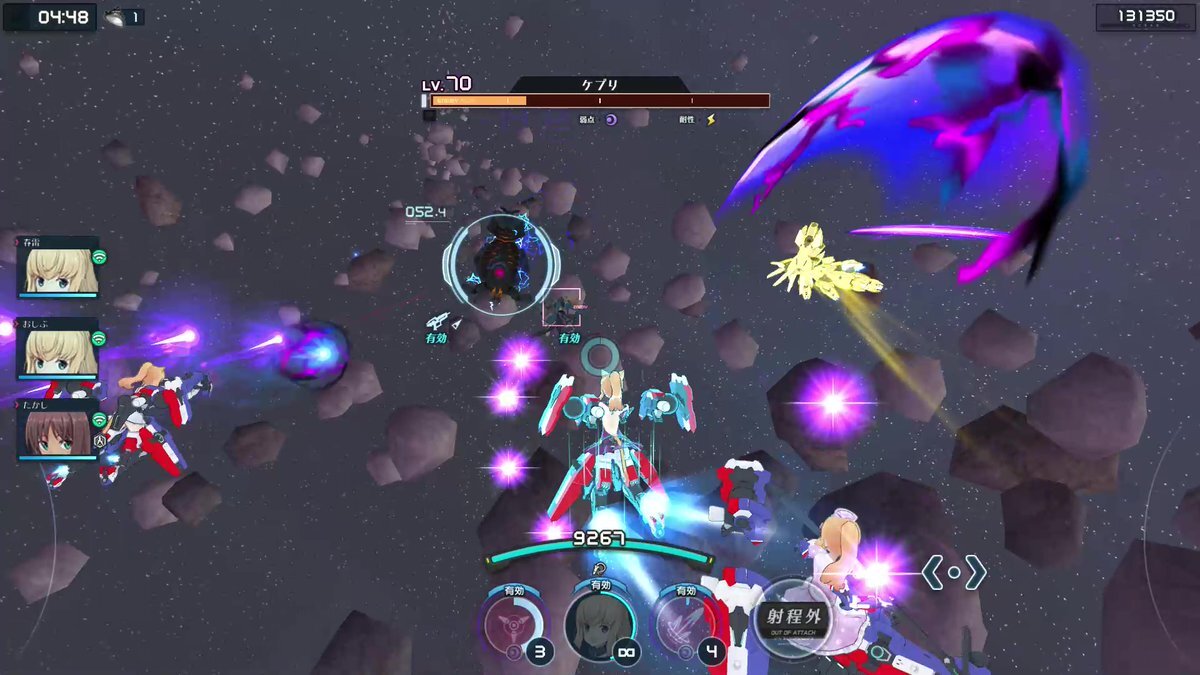The height and width of the screenshot is (675, 1200).
Task: Select teammate 春雷's portrait panel
Action: click(x=58, y=268)
